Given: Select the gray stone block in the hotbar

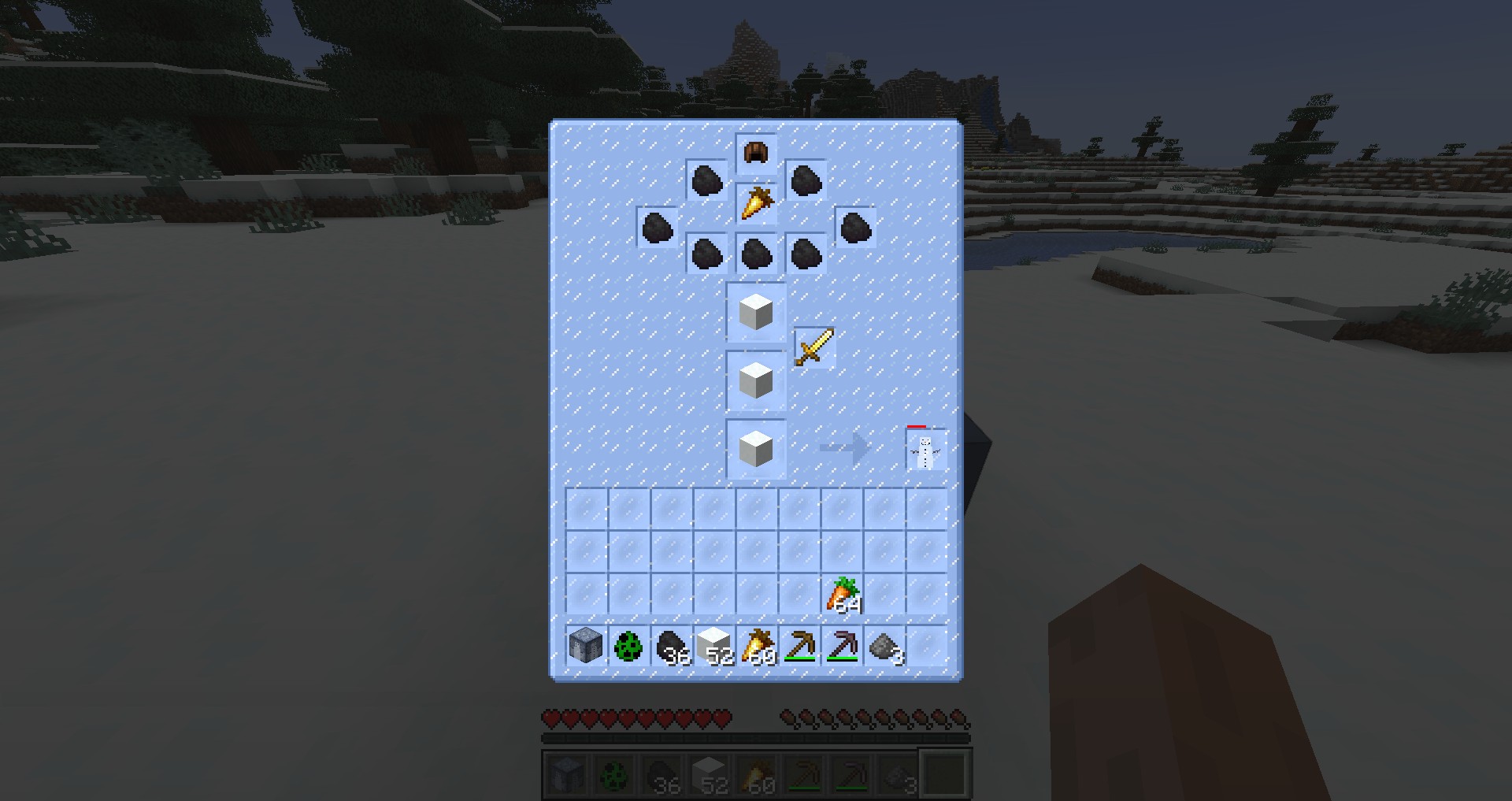Looking at the screenshot, I should coord(586,647).
